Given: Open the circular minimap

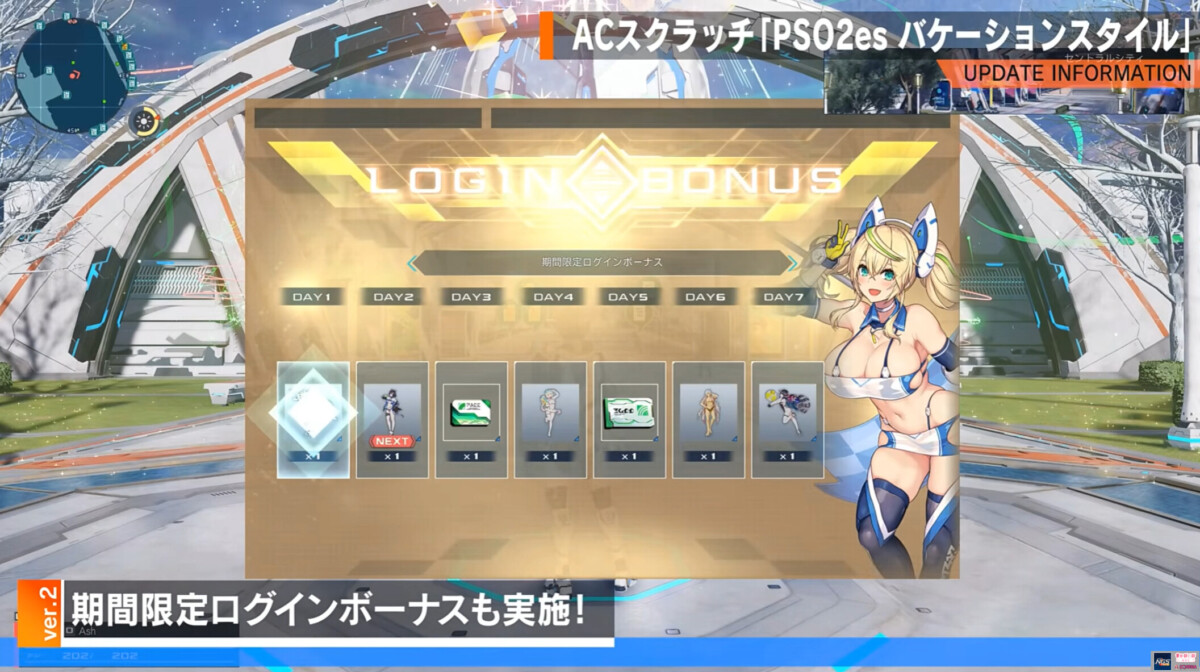Looking at the screenshot, I should (x=73, y=72).
